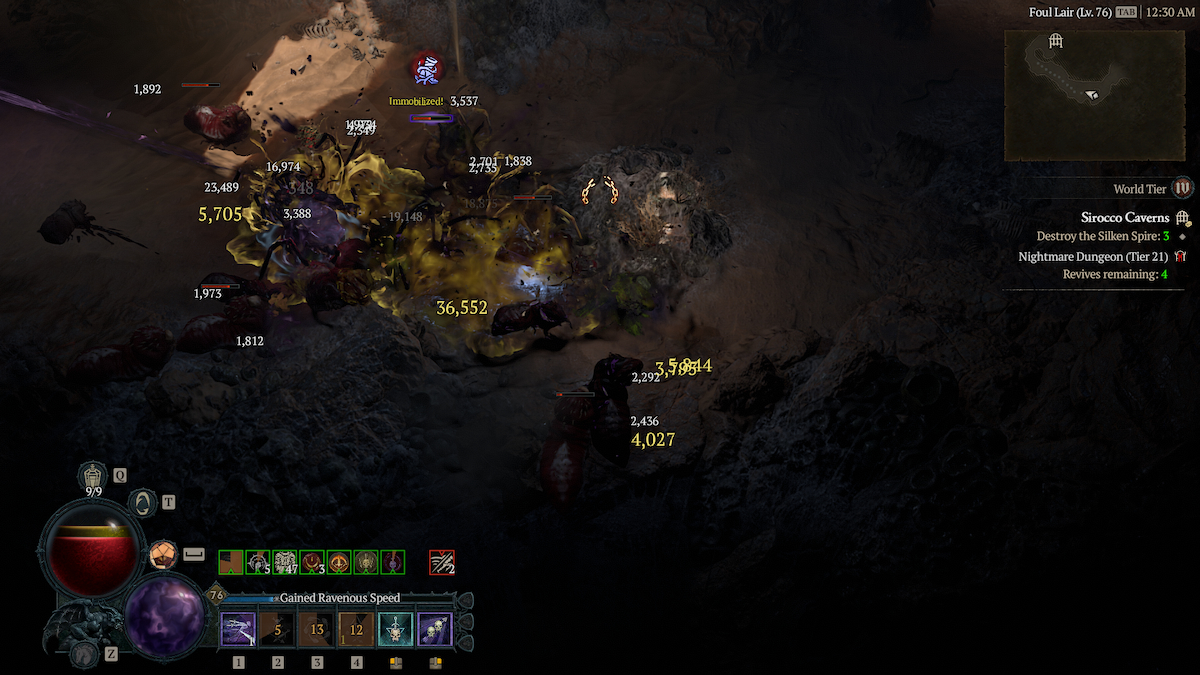Image resolution: width=1200 pixels, height=675 pixels.
Task: Click the skill slot on 5-second cooldown
Action: 277,630
